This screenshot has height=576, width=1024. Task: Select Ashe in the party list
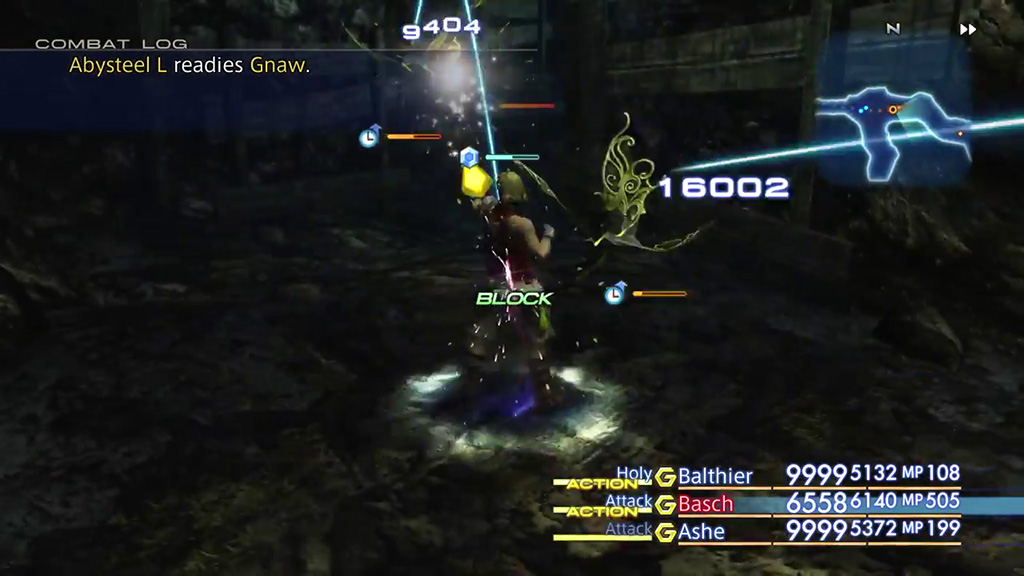point(702,532)
